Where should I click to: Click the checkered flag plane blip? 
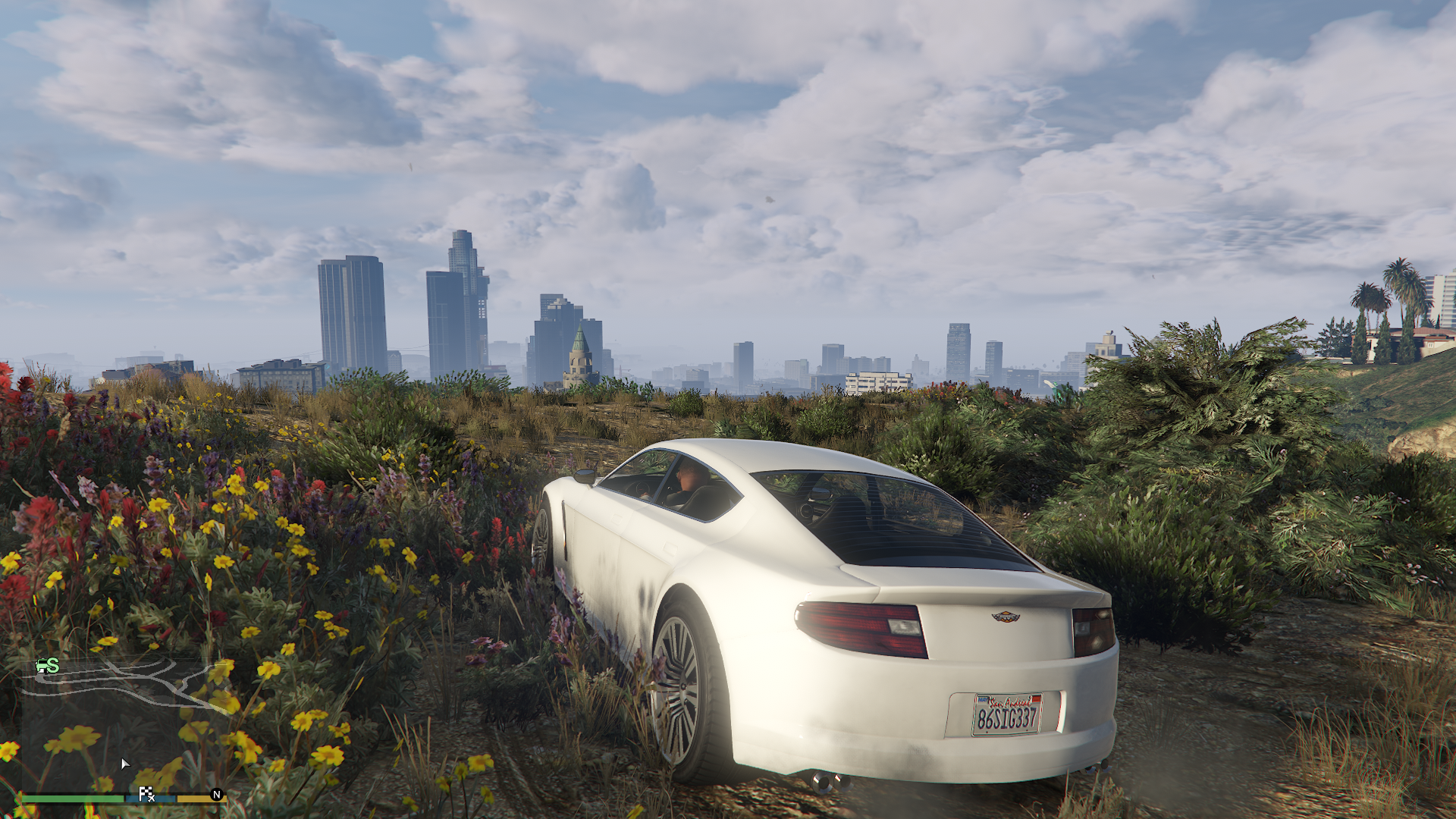click(x=146, y=794)
